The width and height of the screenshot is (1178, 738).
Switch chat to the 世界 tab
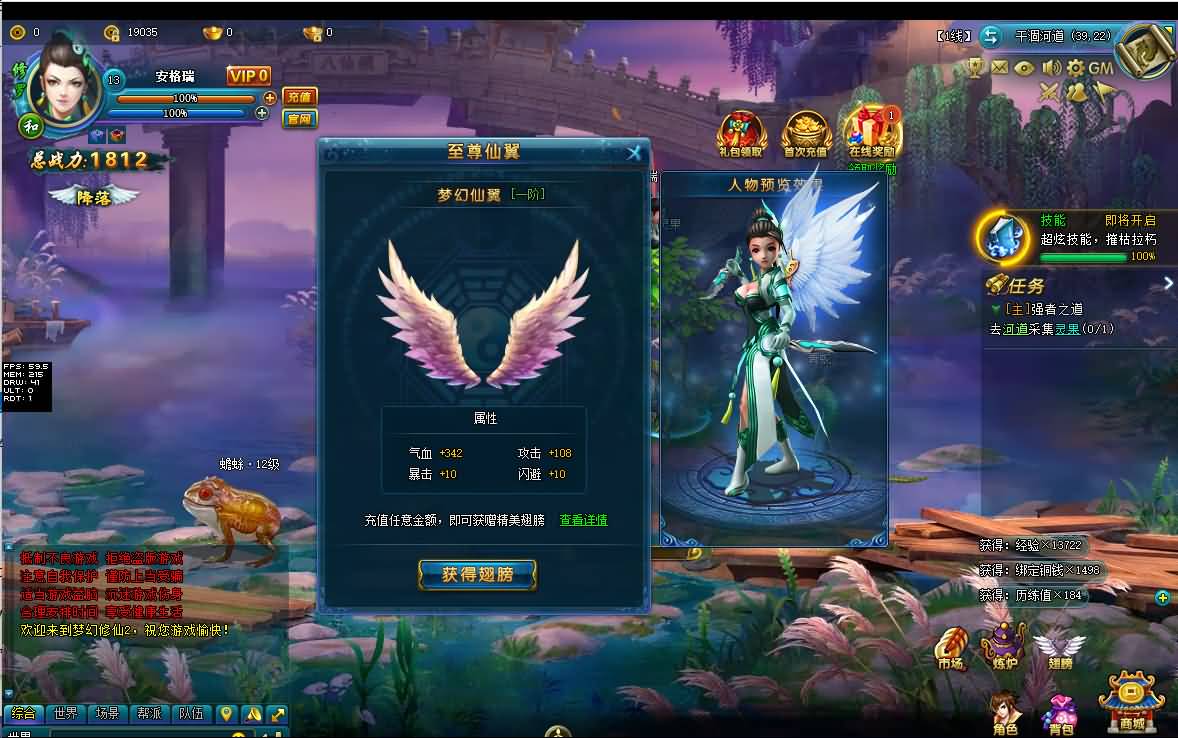pos(66,714)
